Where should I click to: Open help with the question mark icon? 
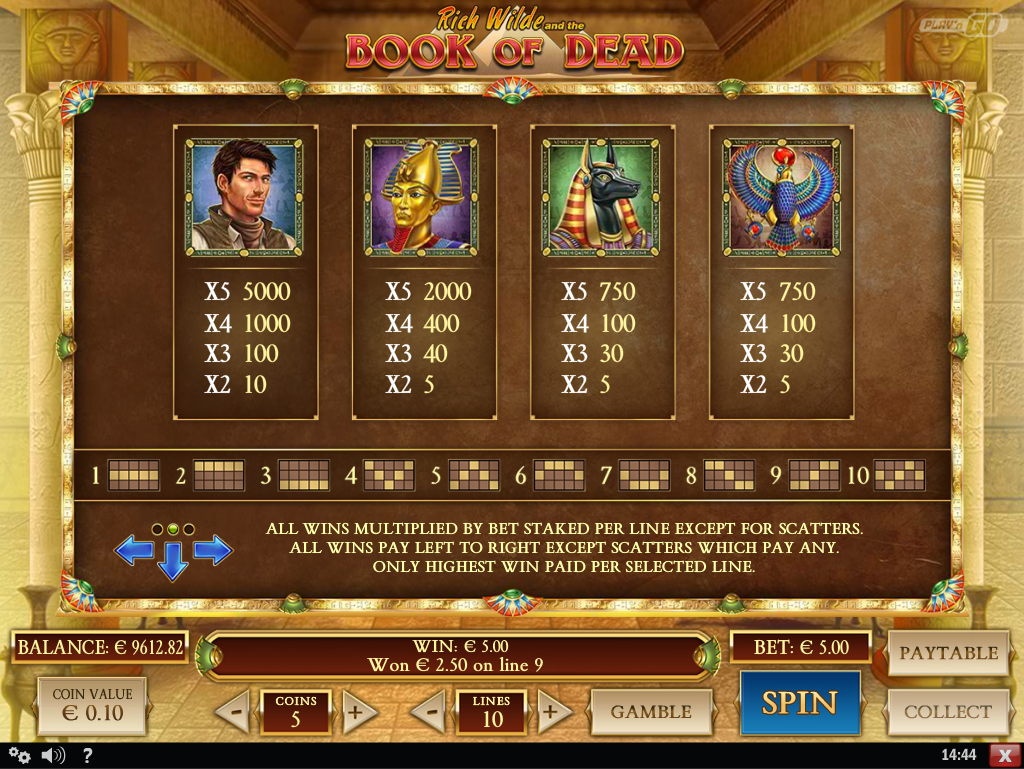[87, 755]
